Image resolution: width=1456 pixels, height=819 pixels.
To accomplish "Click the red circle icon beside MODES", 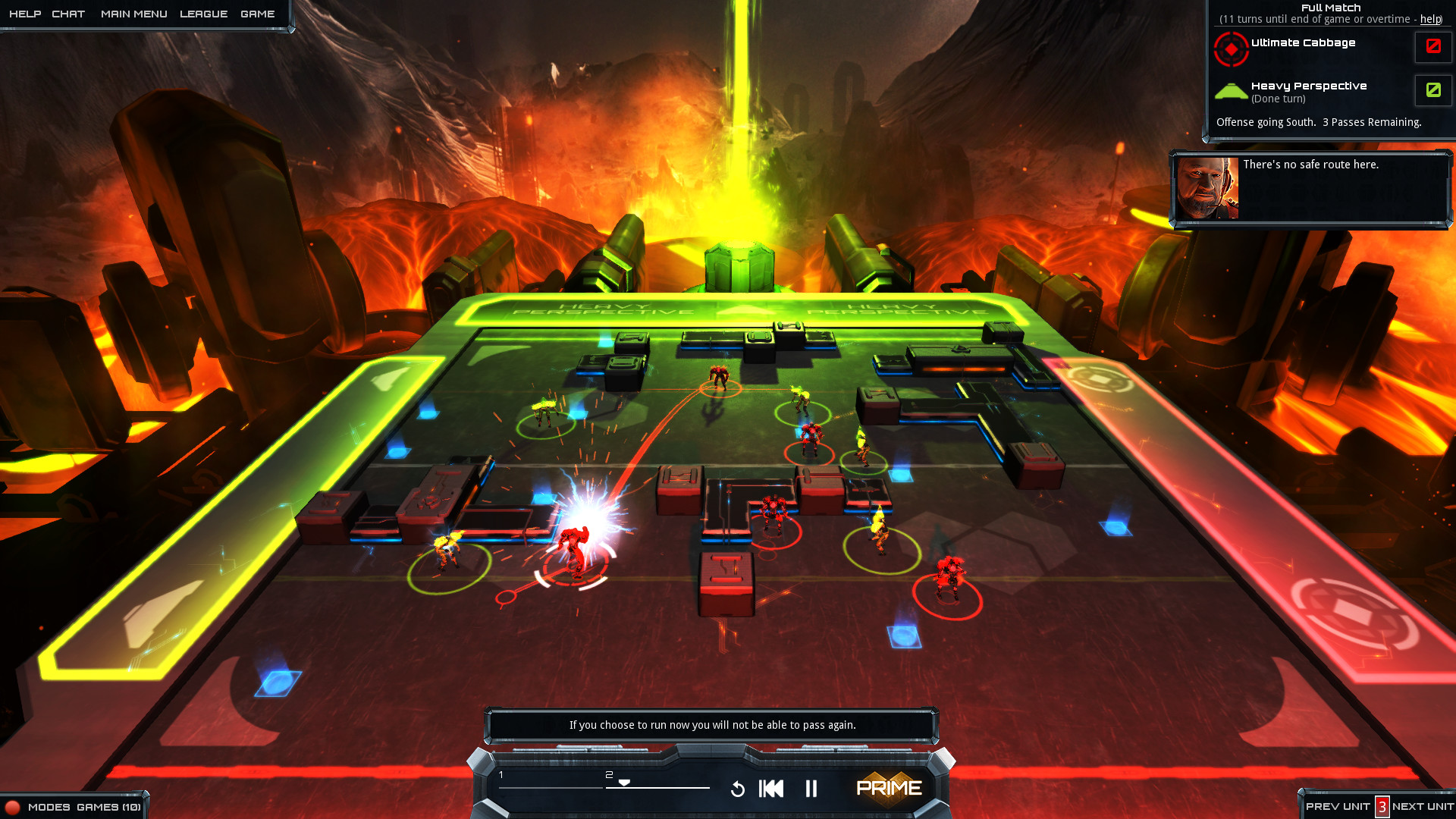I will [13, 807].
